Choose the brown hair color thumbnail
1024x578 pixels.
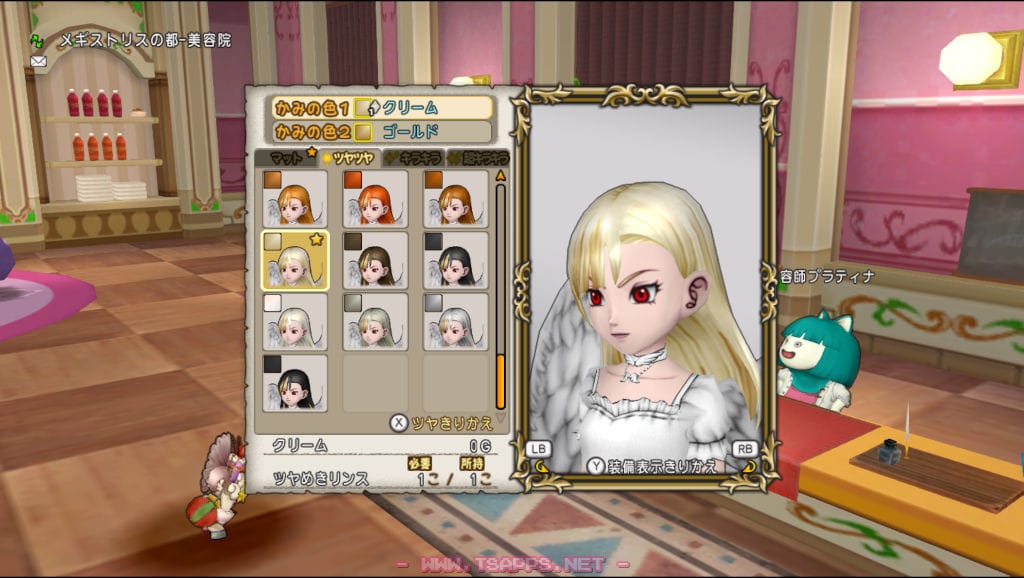coord(375,260)
